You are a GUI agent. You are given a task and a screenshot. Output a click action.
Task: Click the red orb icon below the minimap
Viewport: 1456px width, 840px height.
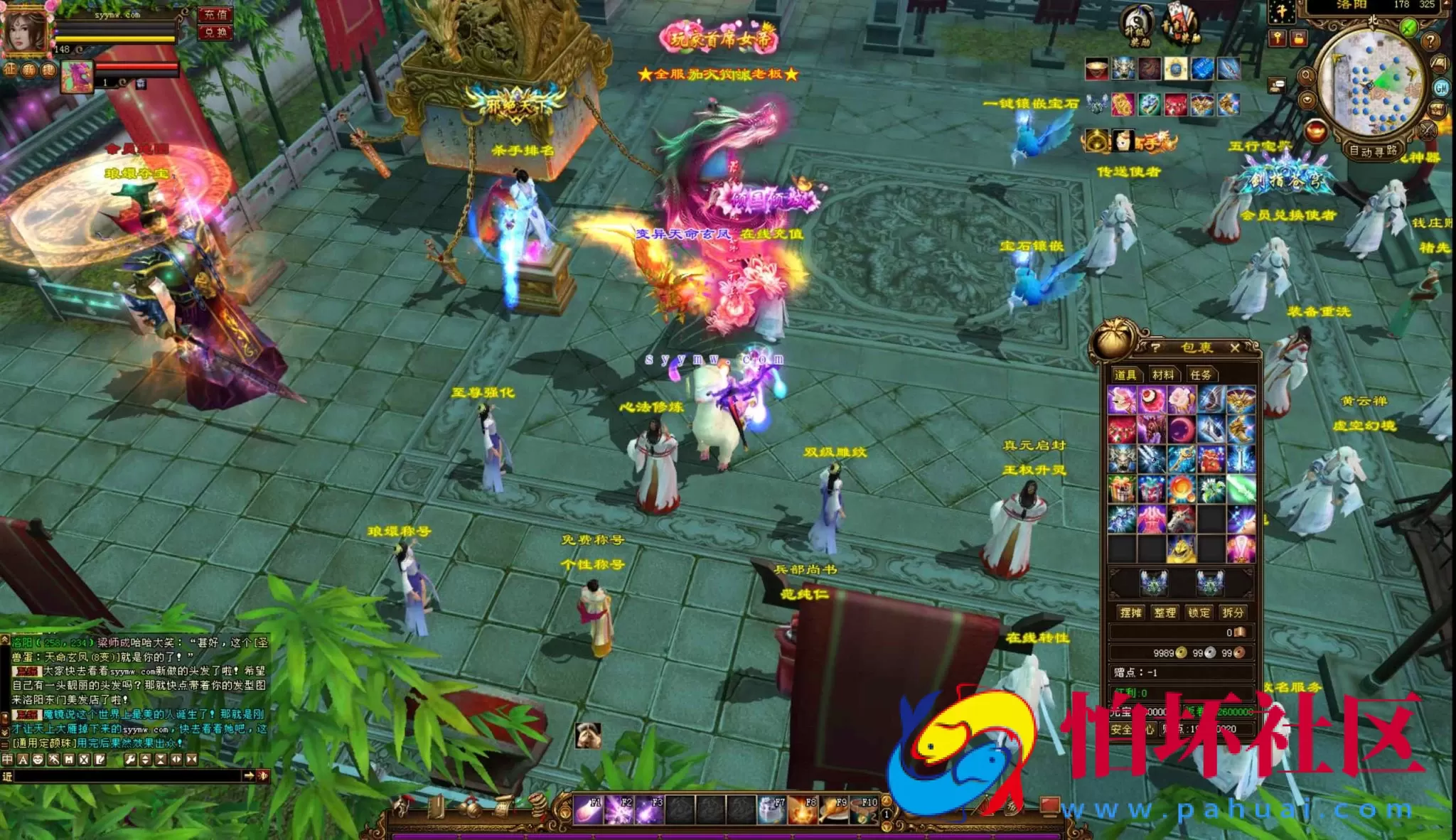click(x=1316, y=130)
